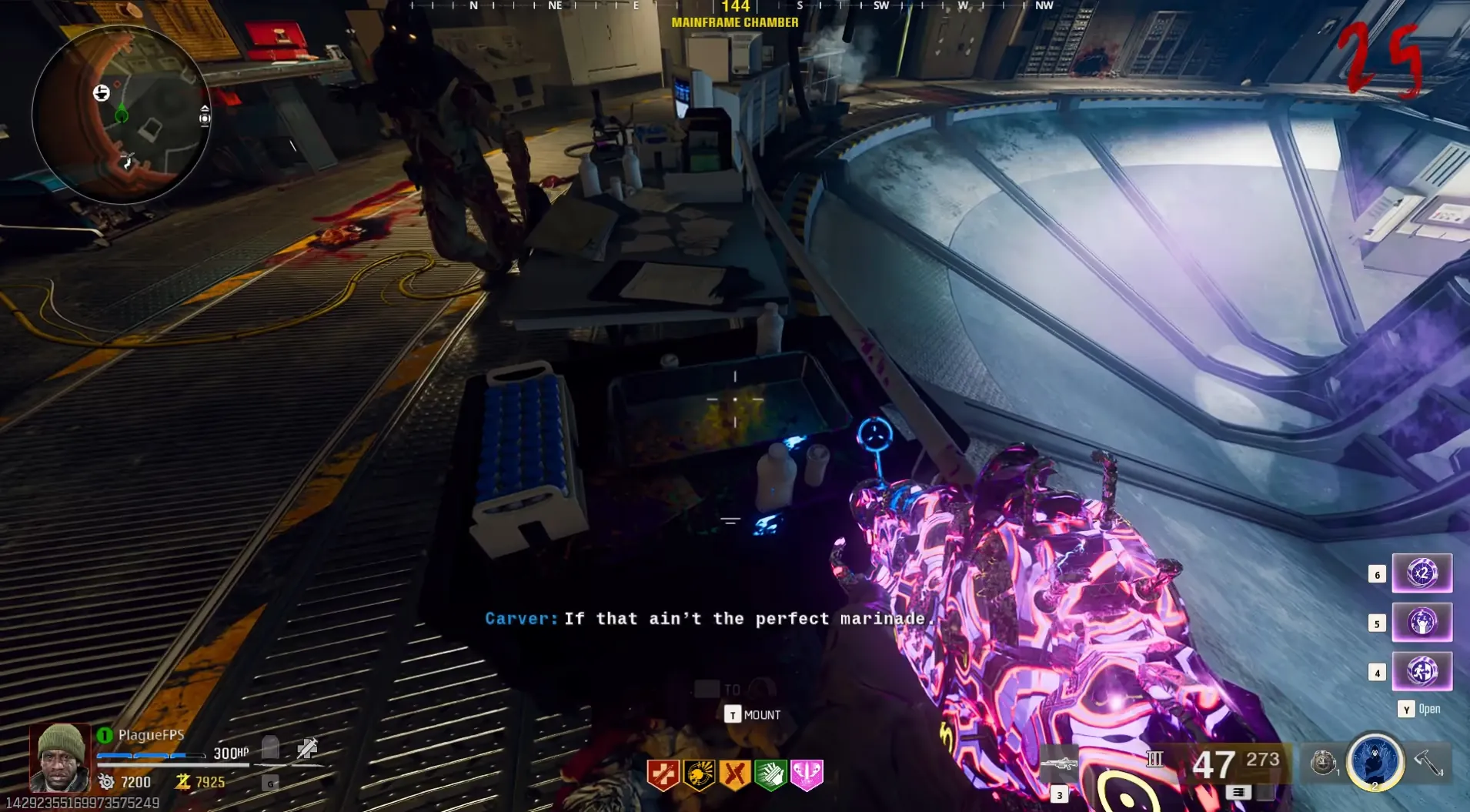Click the rifle weapon slot icon
The image size is (1470, 812).
point(1059,765)
